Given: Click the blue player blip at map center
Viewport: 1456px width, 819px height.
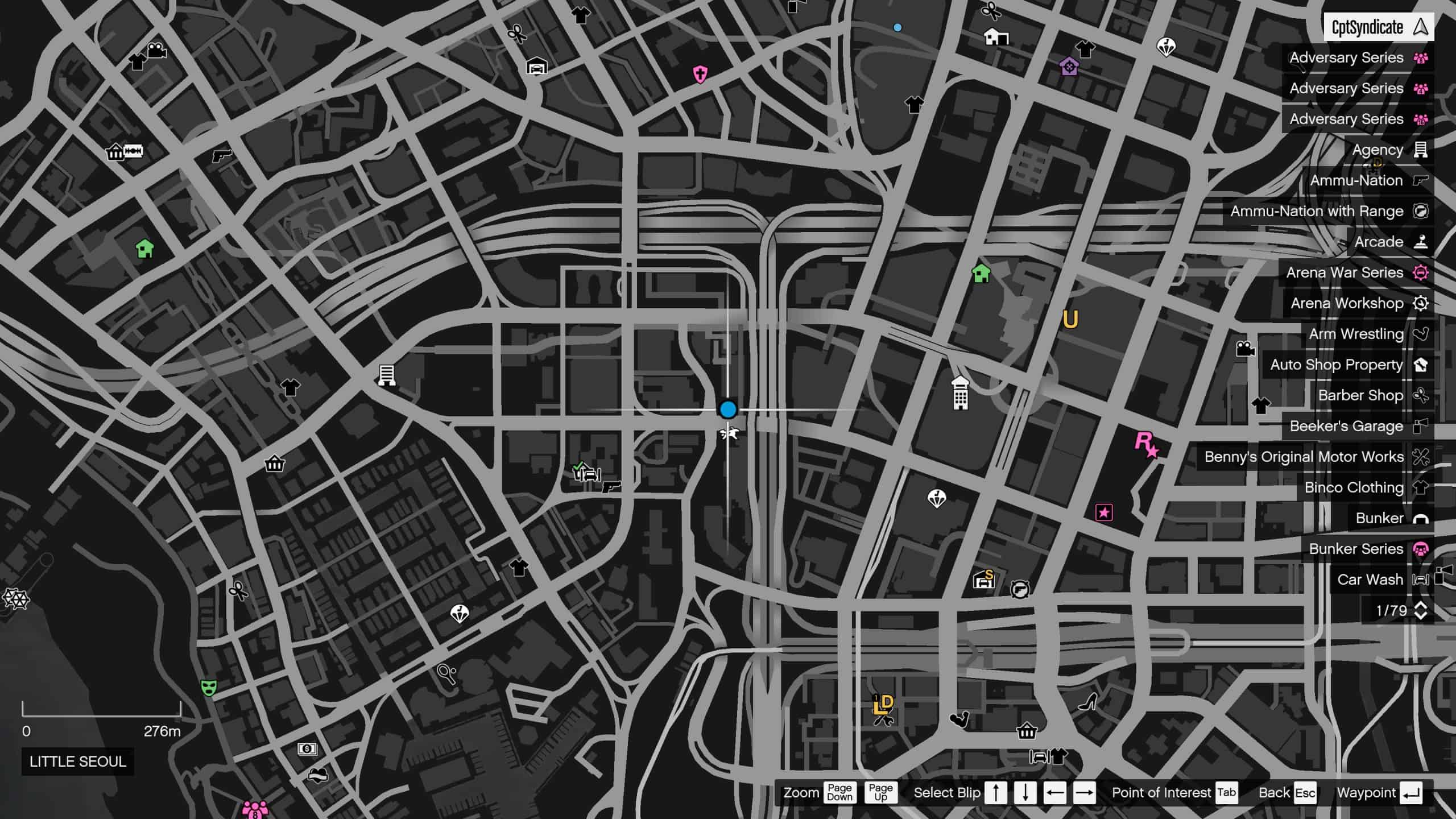Looking at the screenshot, I should [x=728, y=409].
